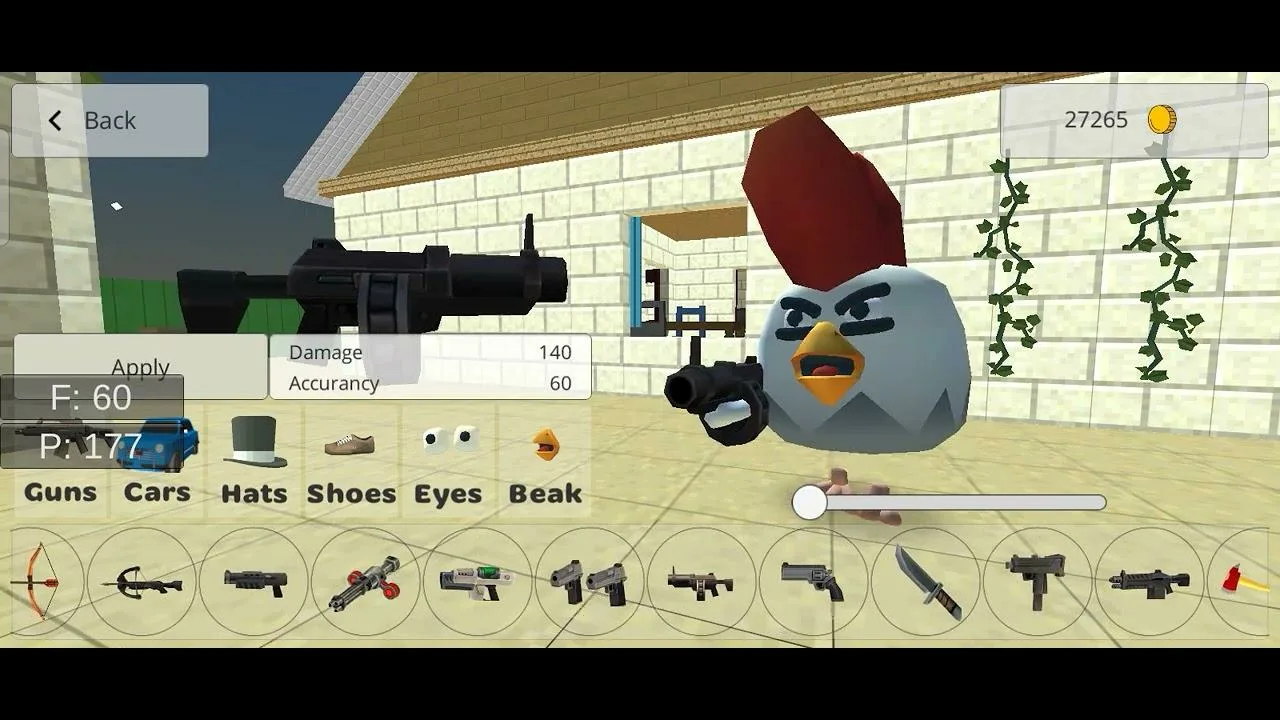Viewport: 1280px width, 720px height.
Task: Select the crossbow weapon
Action: click(142, 585)
